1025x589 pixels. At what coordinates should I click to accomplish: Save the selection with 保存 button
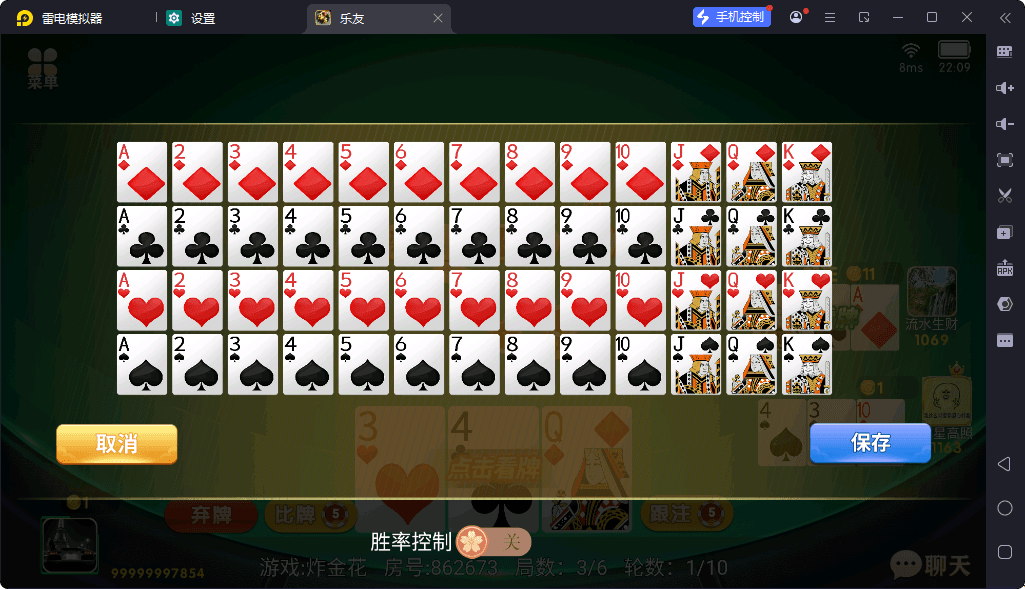point(870,443)
